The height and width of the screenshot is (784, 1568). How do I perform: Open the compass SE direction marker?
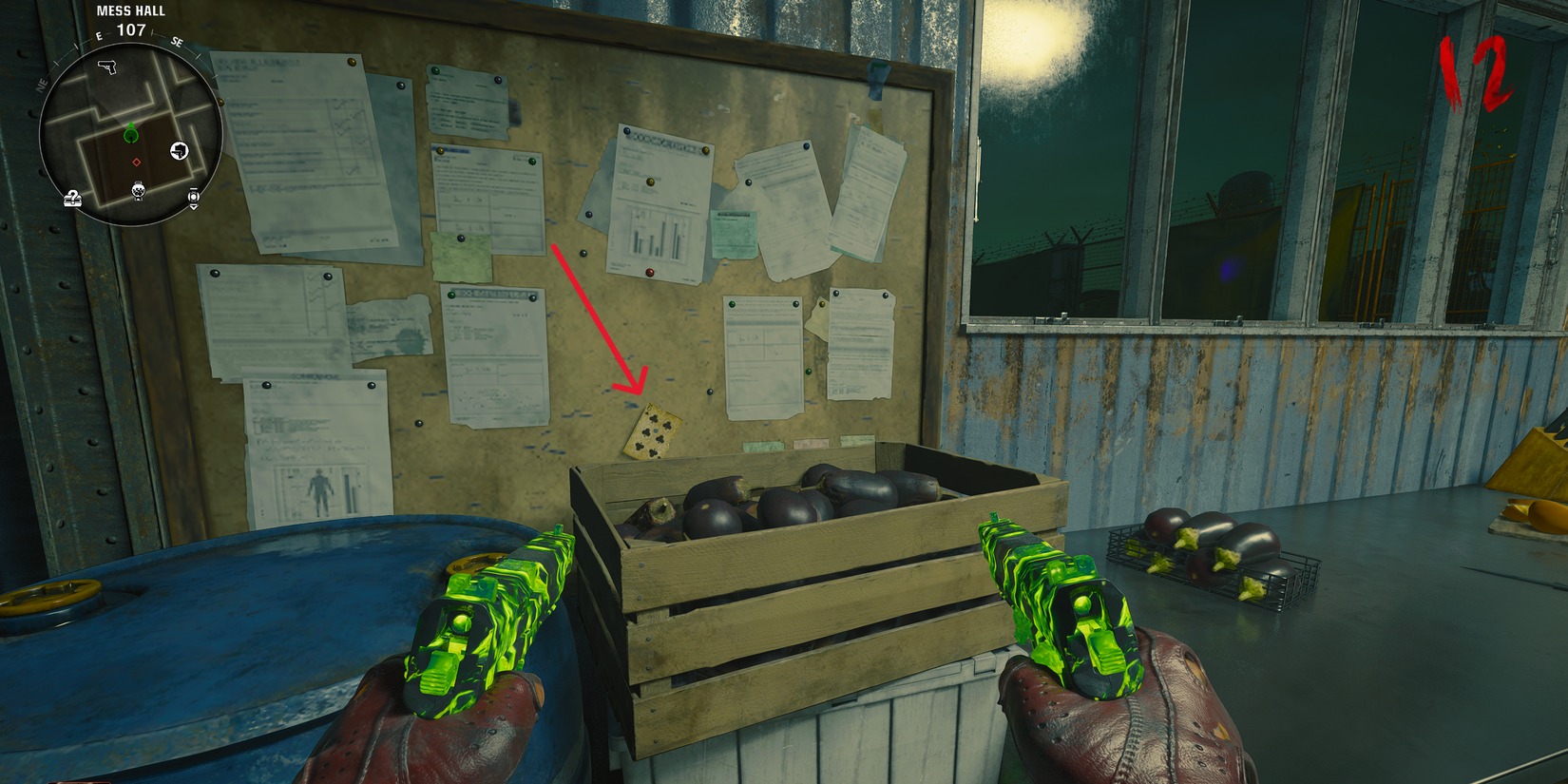176,41
